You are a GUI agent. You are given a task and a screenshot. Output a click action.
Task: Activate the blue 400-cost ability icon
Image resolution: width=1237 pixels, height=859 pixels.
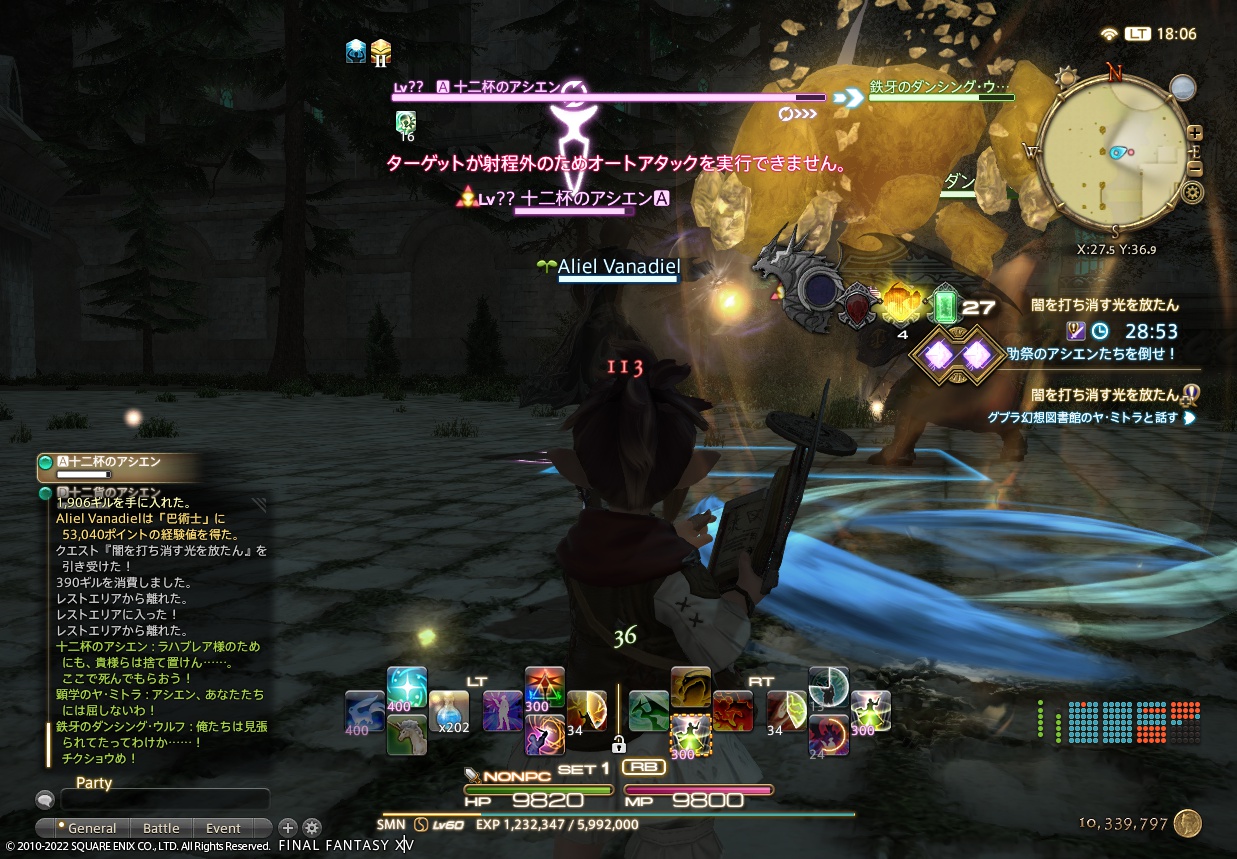point(407,687)
